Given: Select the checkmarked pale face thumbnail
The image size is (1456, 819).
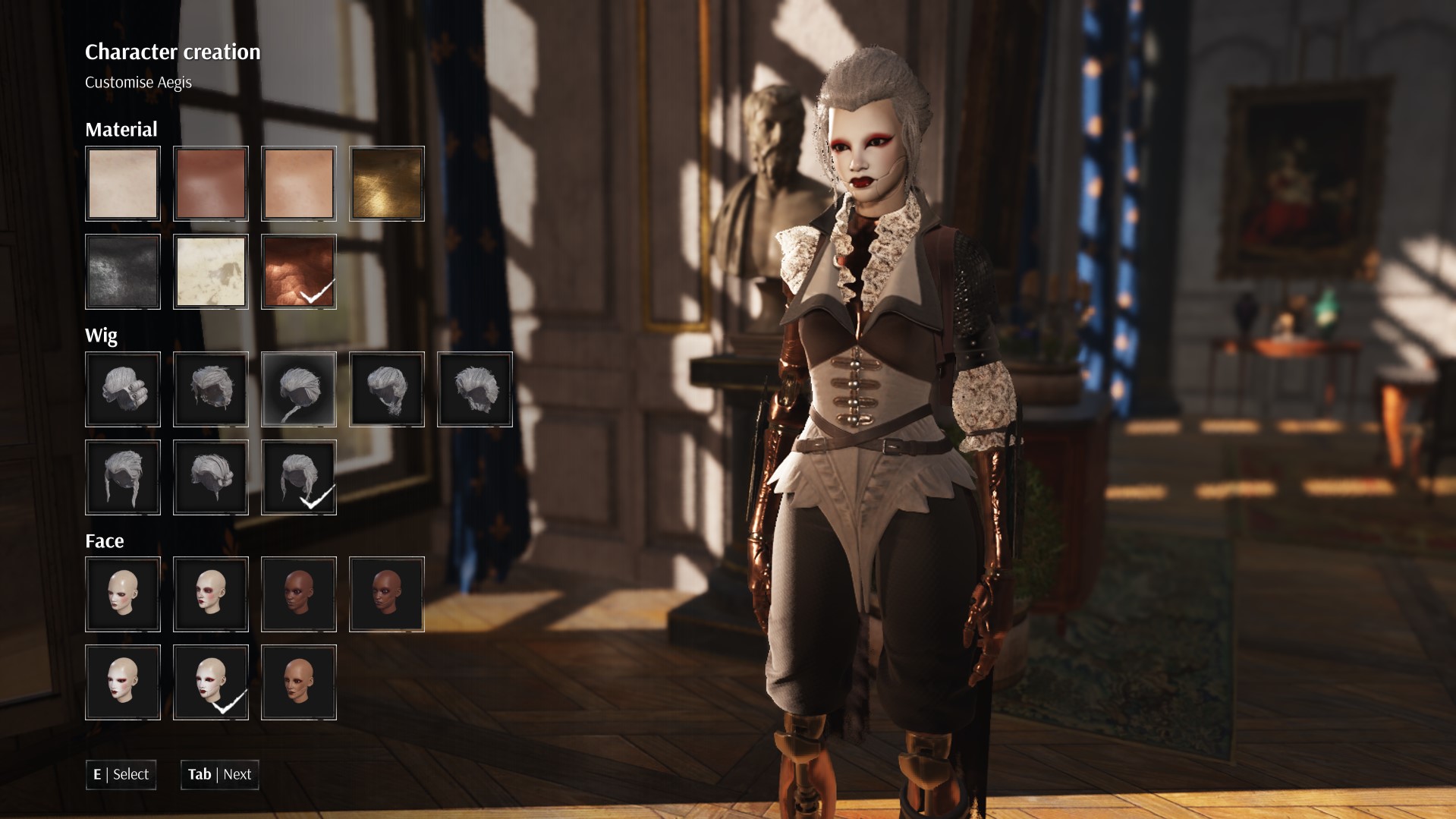Looking at the screenshot, I should (x=211, y=682).
